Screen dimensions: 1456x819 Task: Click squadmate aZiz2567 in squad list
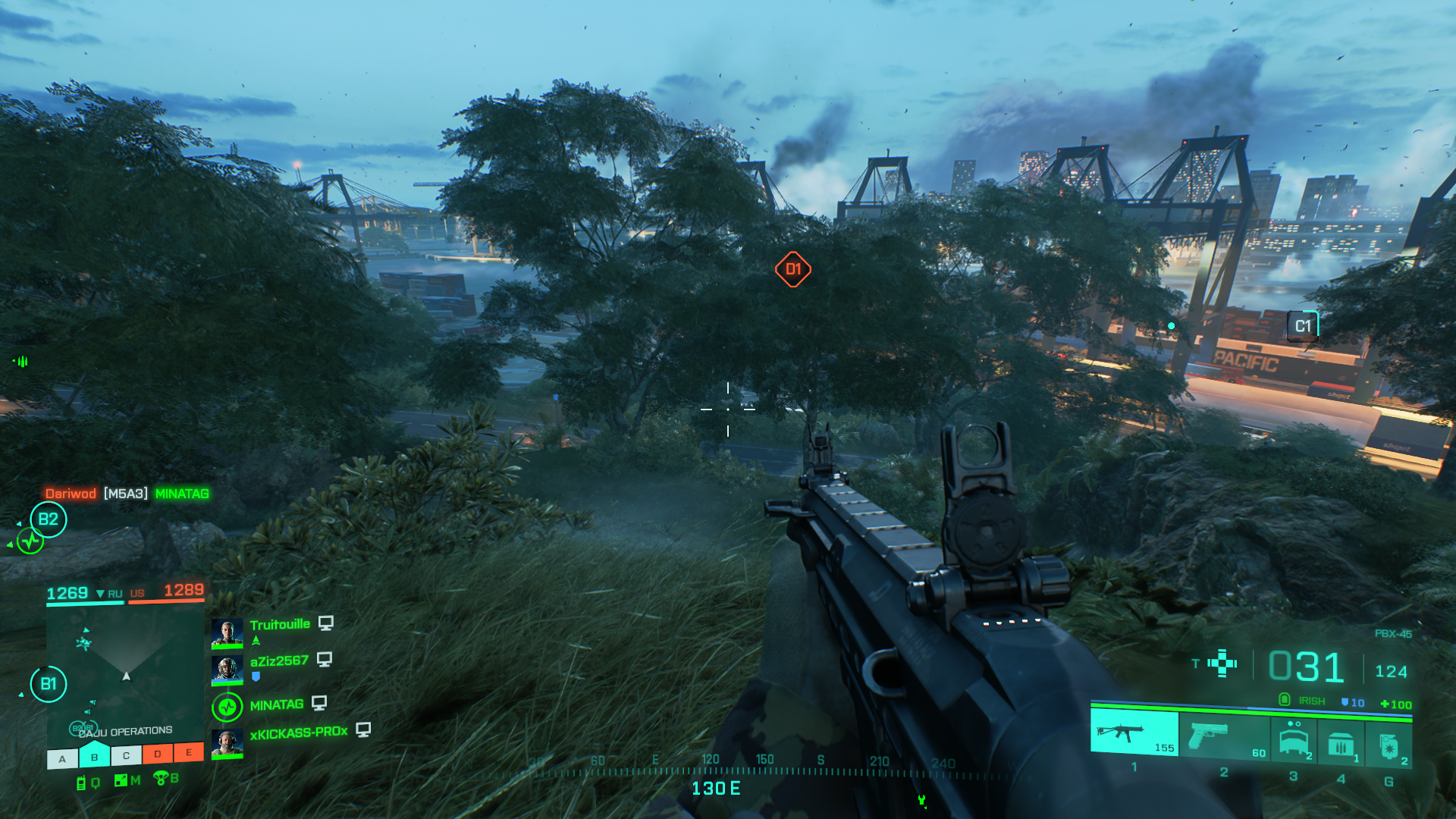278,661
